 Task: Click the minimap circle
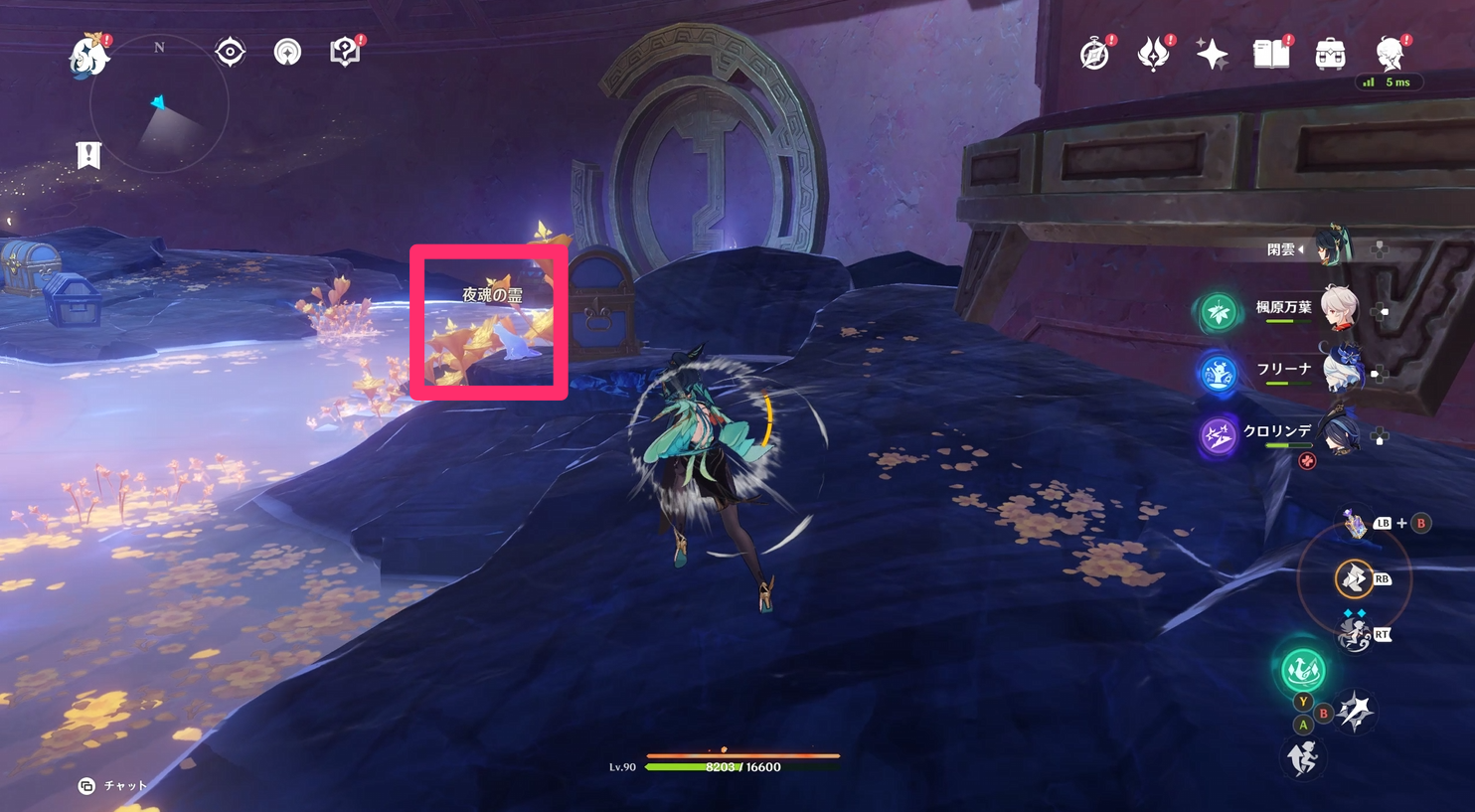pyautogui.click(x=159, y=104)
